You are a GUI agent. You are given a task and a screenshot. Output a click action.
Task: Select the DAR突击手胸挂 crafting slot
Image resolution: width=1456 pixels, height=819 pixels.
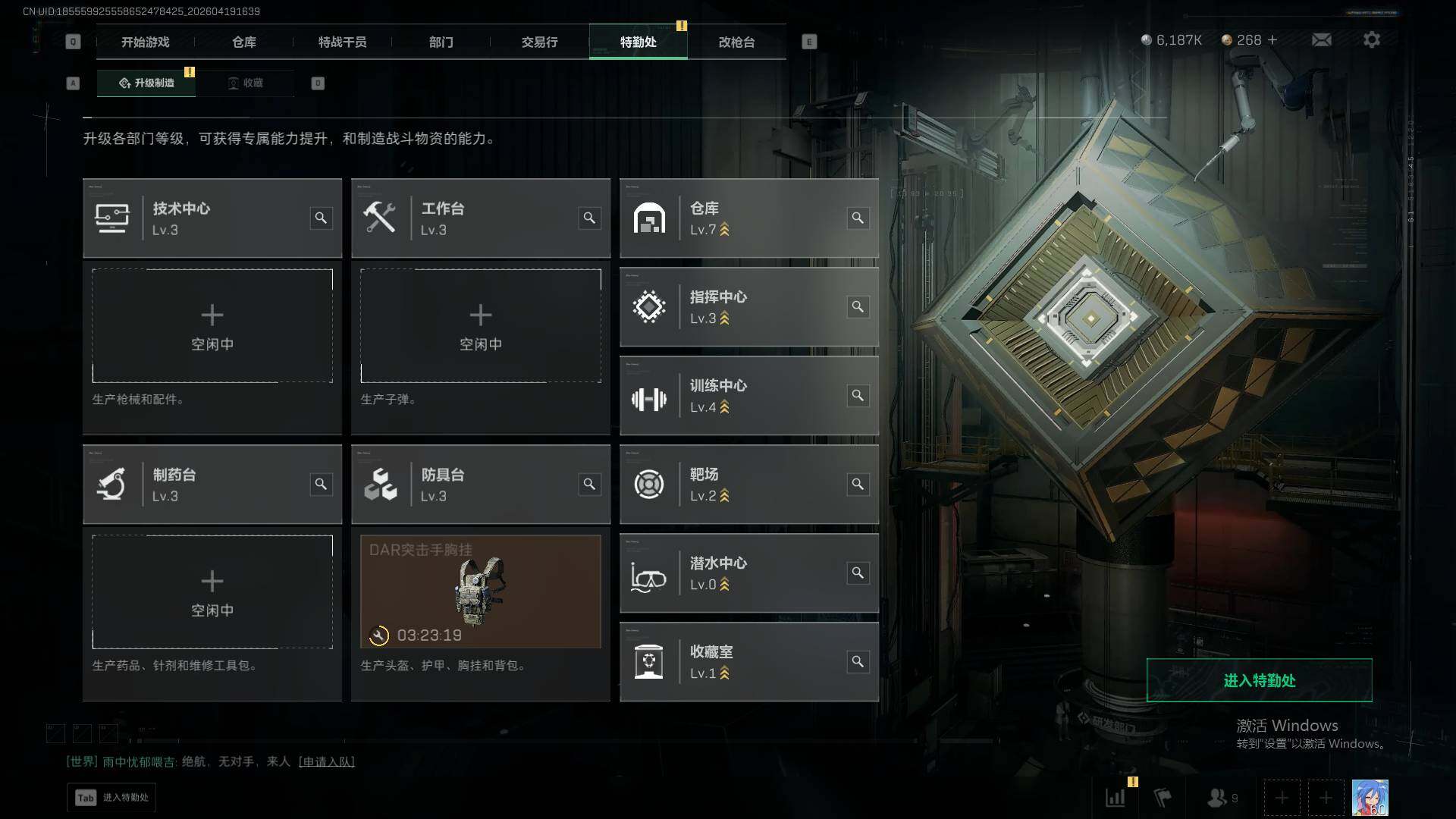(480, 591)
